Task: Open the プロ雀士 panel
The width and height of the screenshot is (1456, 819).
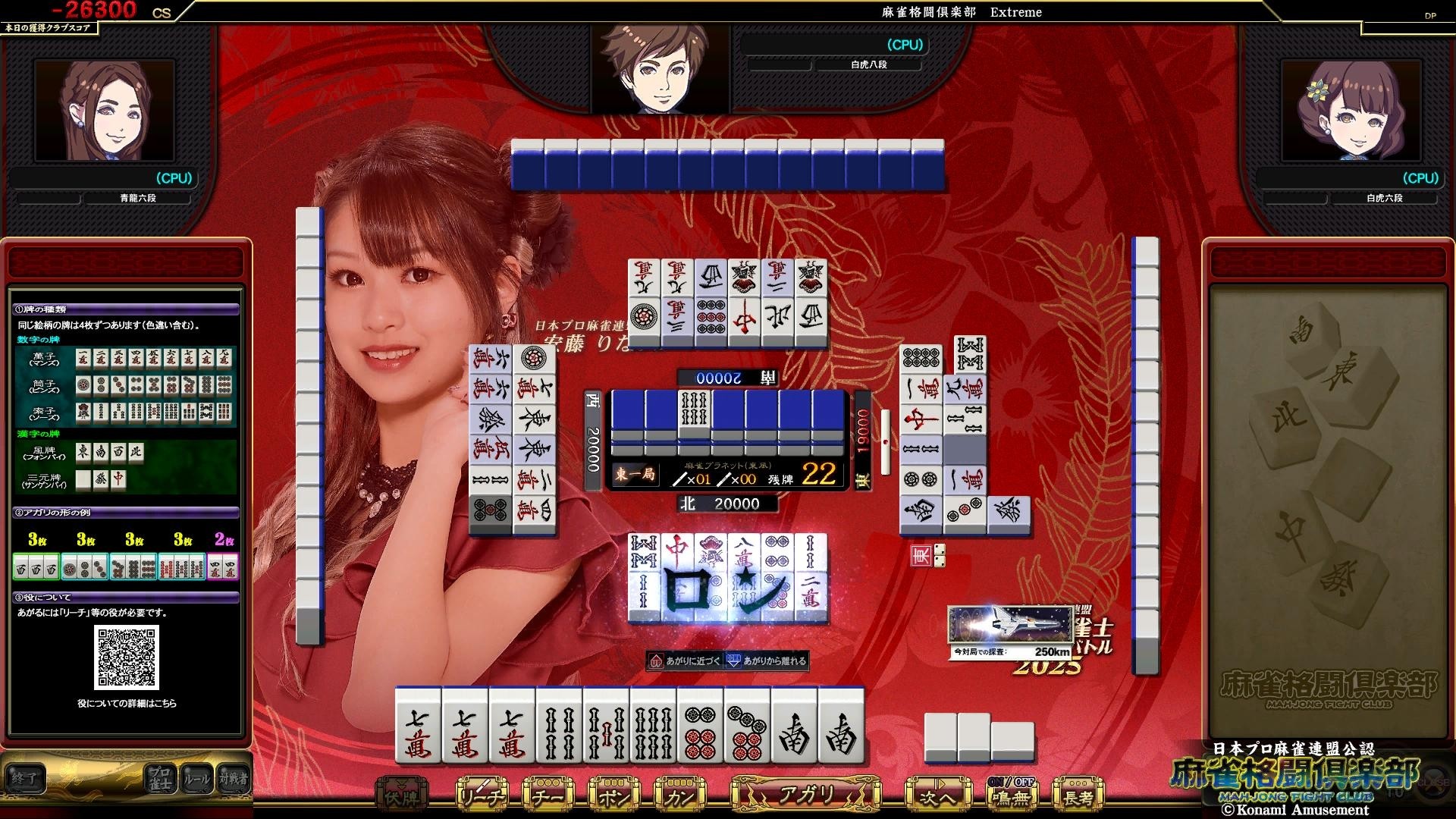Action: click(x=160, y=779)
